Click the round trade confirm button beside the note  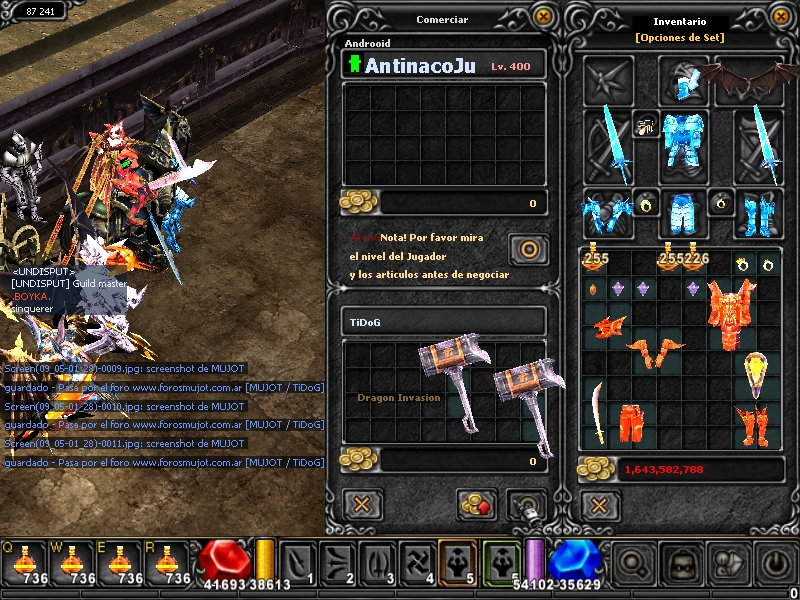coord(527,248)
